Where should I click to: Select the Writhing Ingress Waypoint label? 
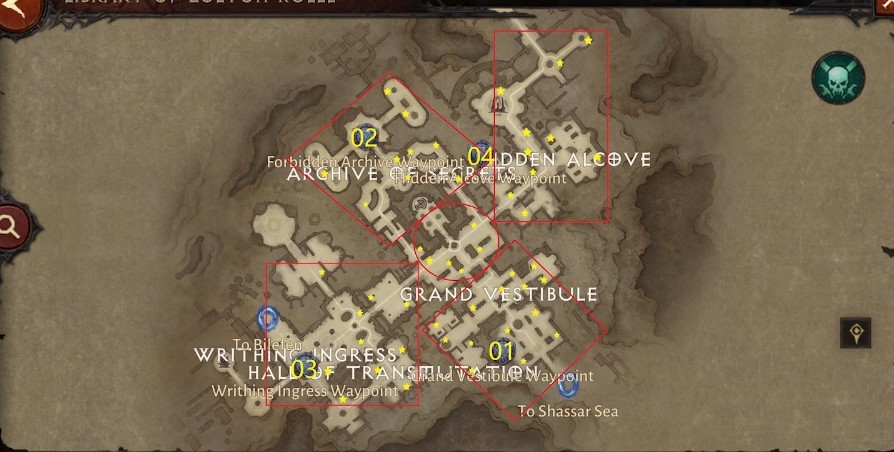pos(305,391)
